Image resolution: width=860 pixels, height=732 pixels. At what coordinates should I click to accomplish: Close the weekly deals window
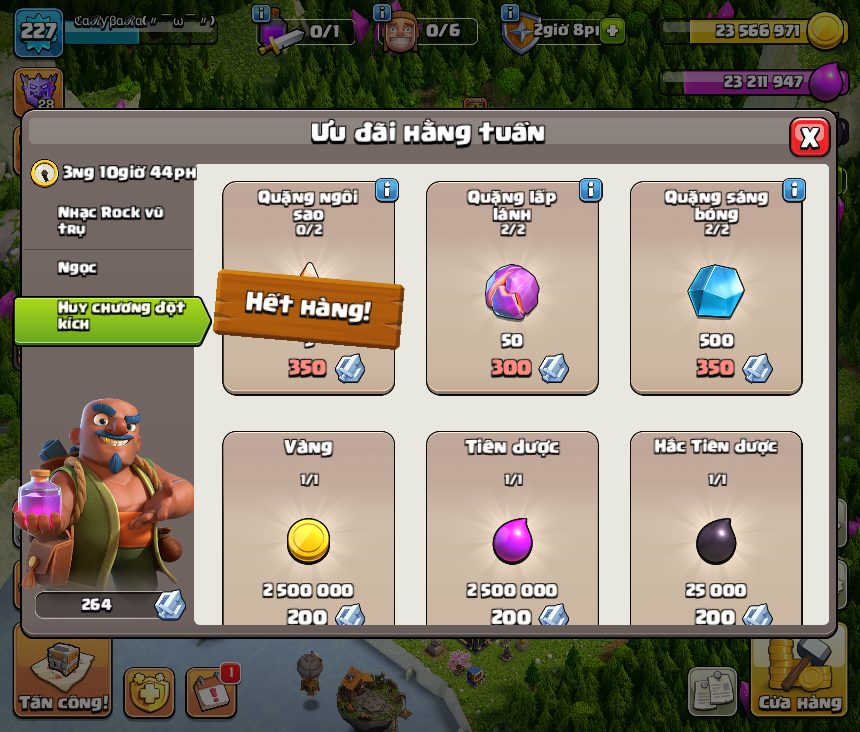809,137
